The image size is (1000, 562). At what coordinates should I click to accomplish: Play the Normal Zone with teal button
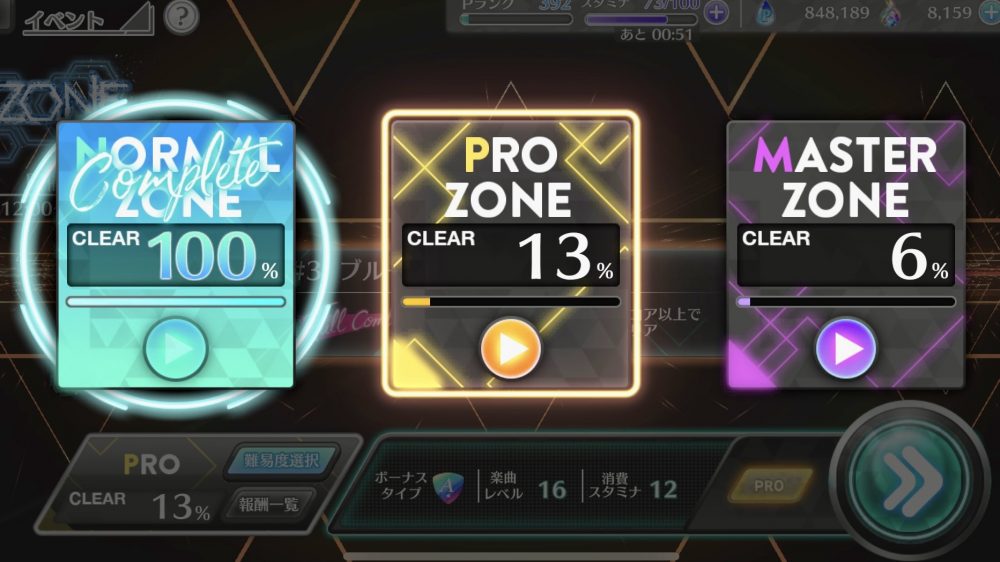pyautogui.click(x=175, y=349)
